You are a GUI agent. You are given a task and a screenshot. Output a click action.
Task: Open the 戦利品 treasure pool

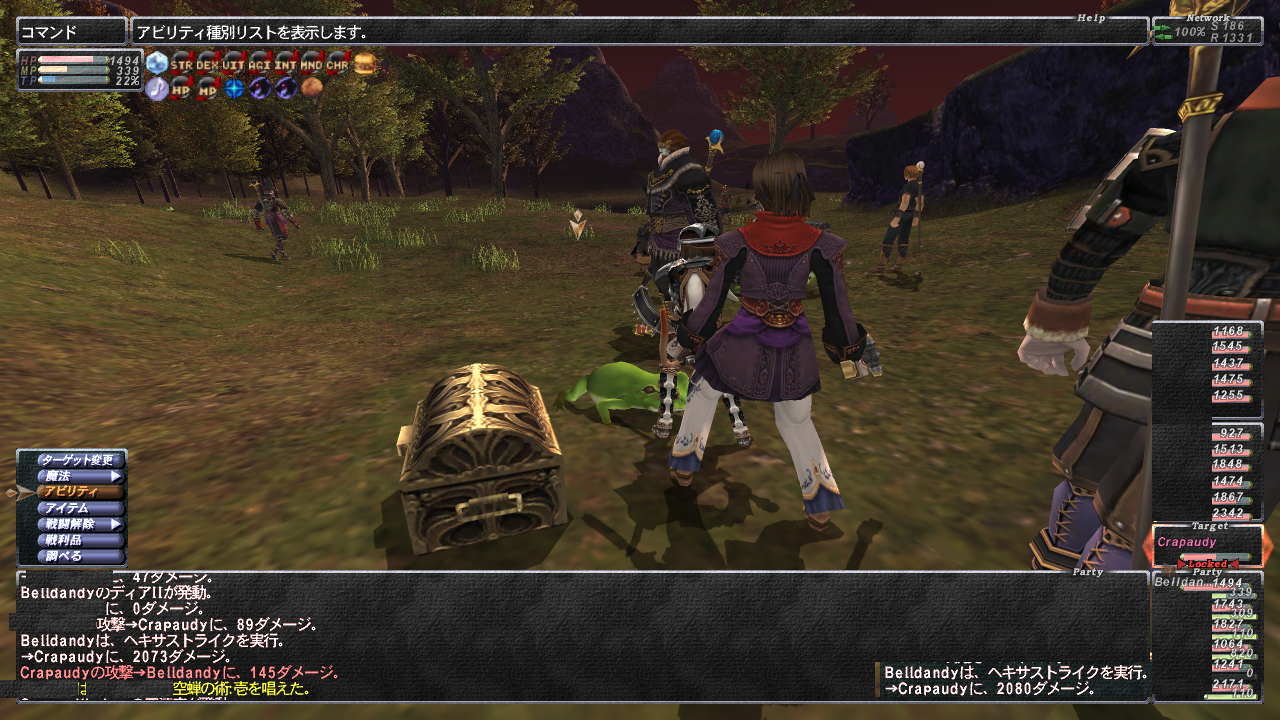[x=78, y=540]
